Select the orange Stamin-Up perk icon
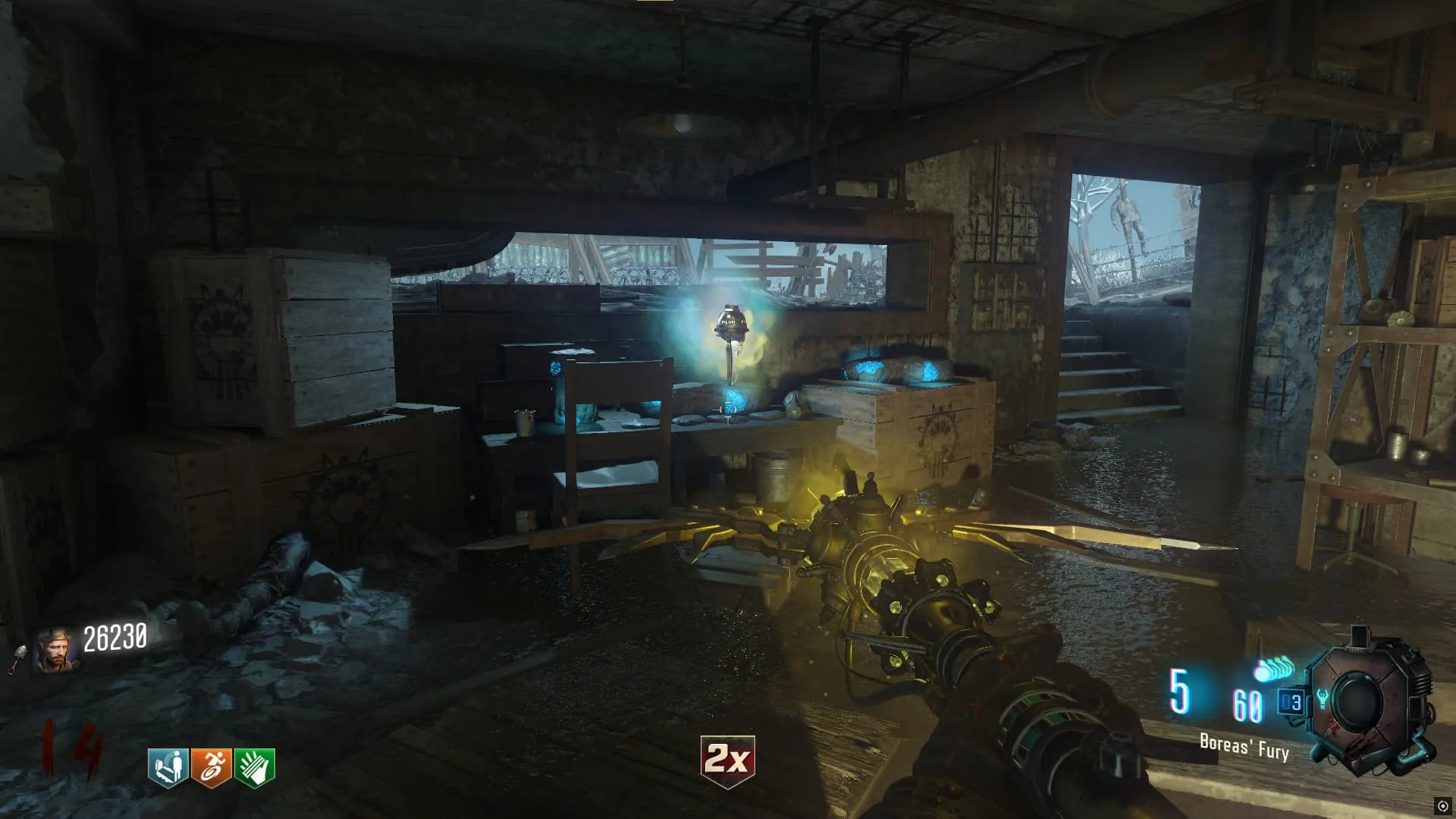Screen dimensions: 1456x819 (211, 767)
